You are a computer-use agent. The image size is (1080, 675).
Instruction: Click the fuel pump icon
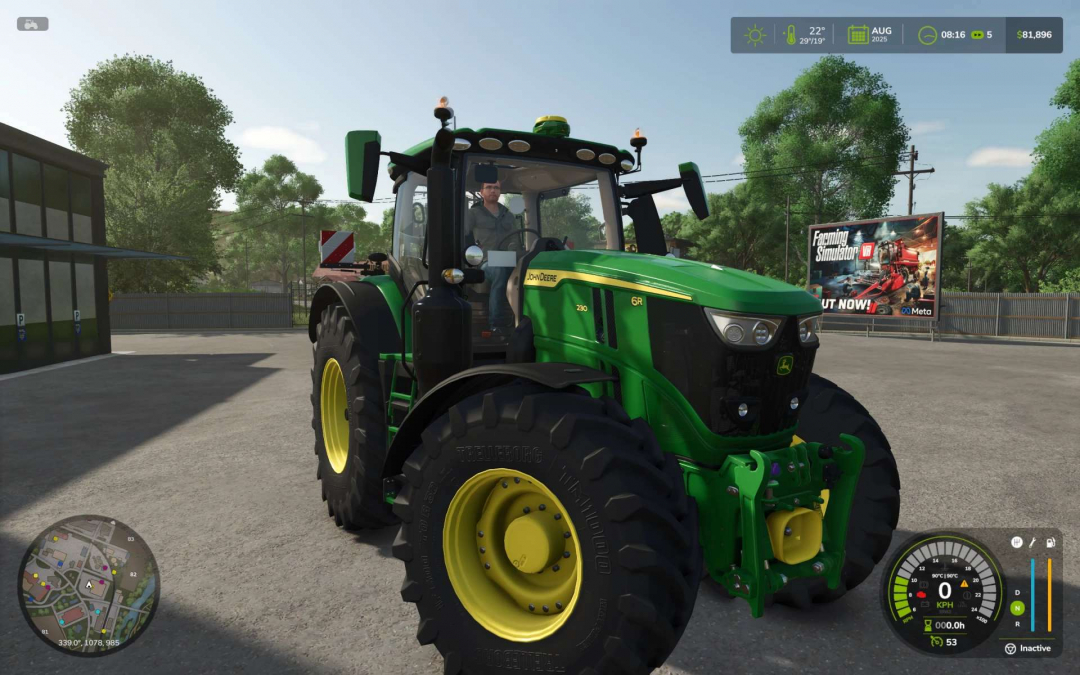pyautogui.click(x=1050, y=542)
